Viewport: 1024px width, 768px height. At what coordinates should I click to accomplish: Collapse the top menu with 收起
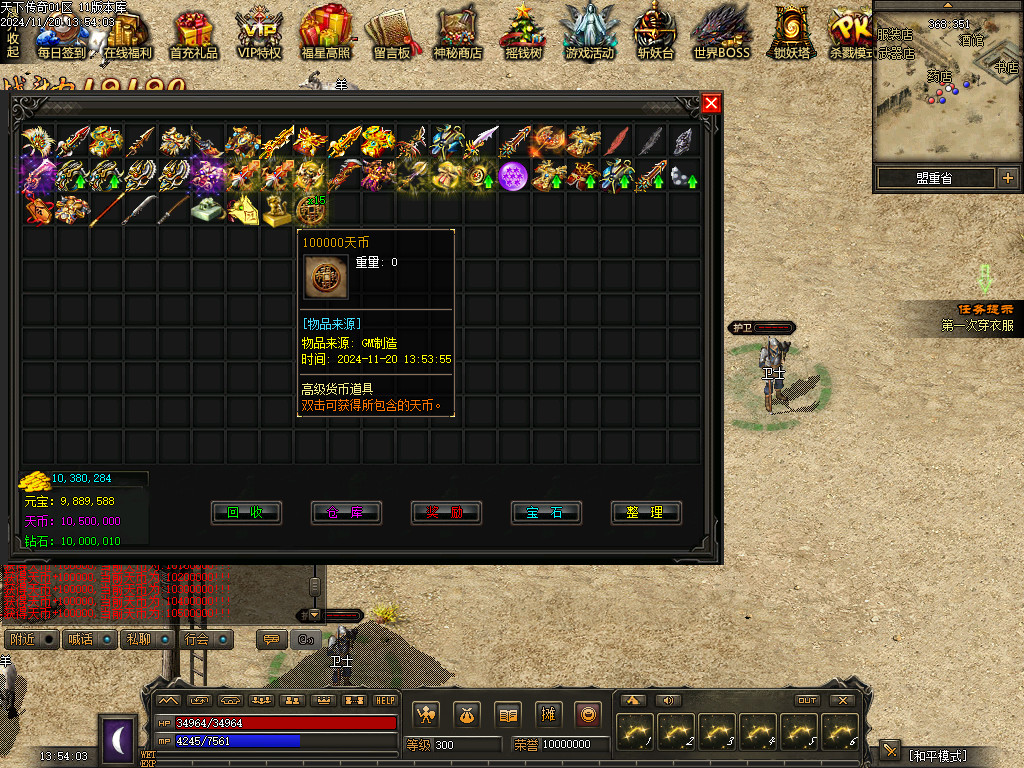coord(13,44)
